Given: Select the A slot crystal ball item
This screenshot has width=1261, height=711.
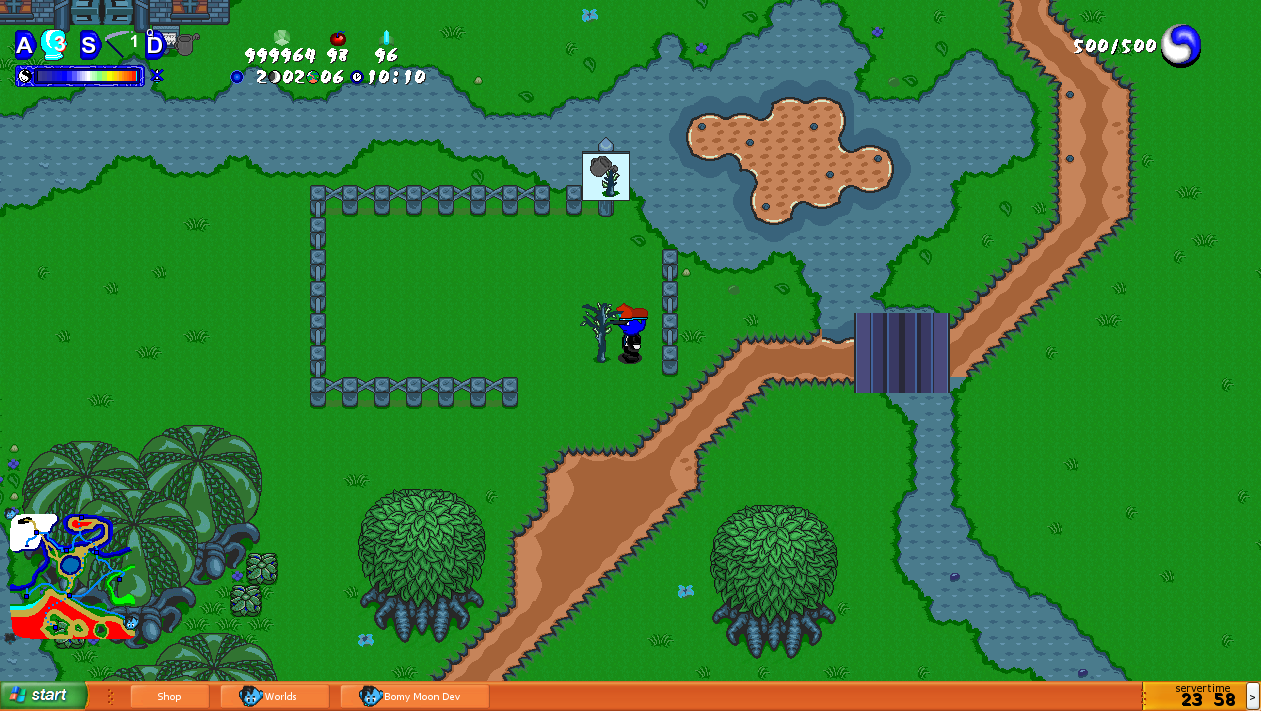Looking at the screenshot, I should click(x=53, y=44).
